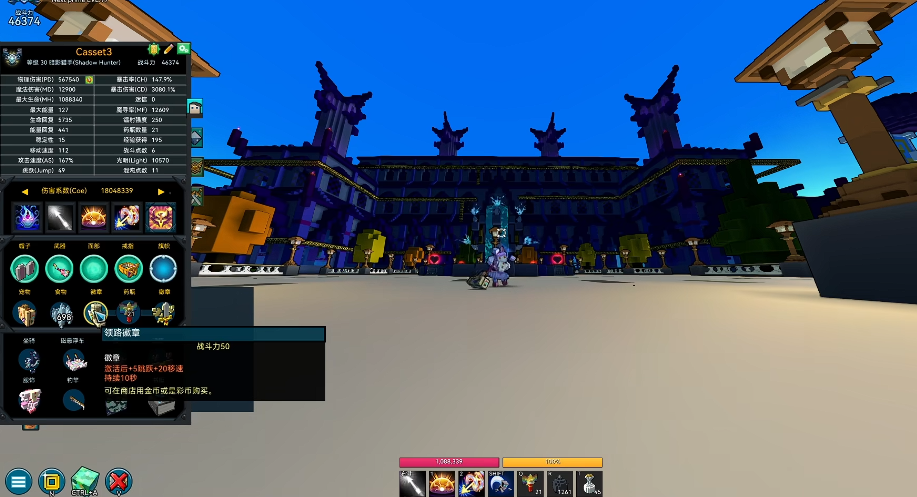Open the green cube build mode button
917x497 pixels.
click(x=86, y=478)
